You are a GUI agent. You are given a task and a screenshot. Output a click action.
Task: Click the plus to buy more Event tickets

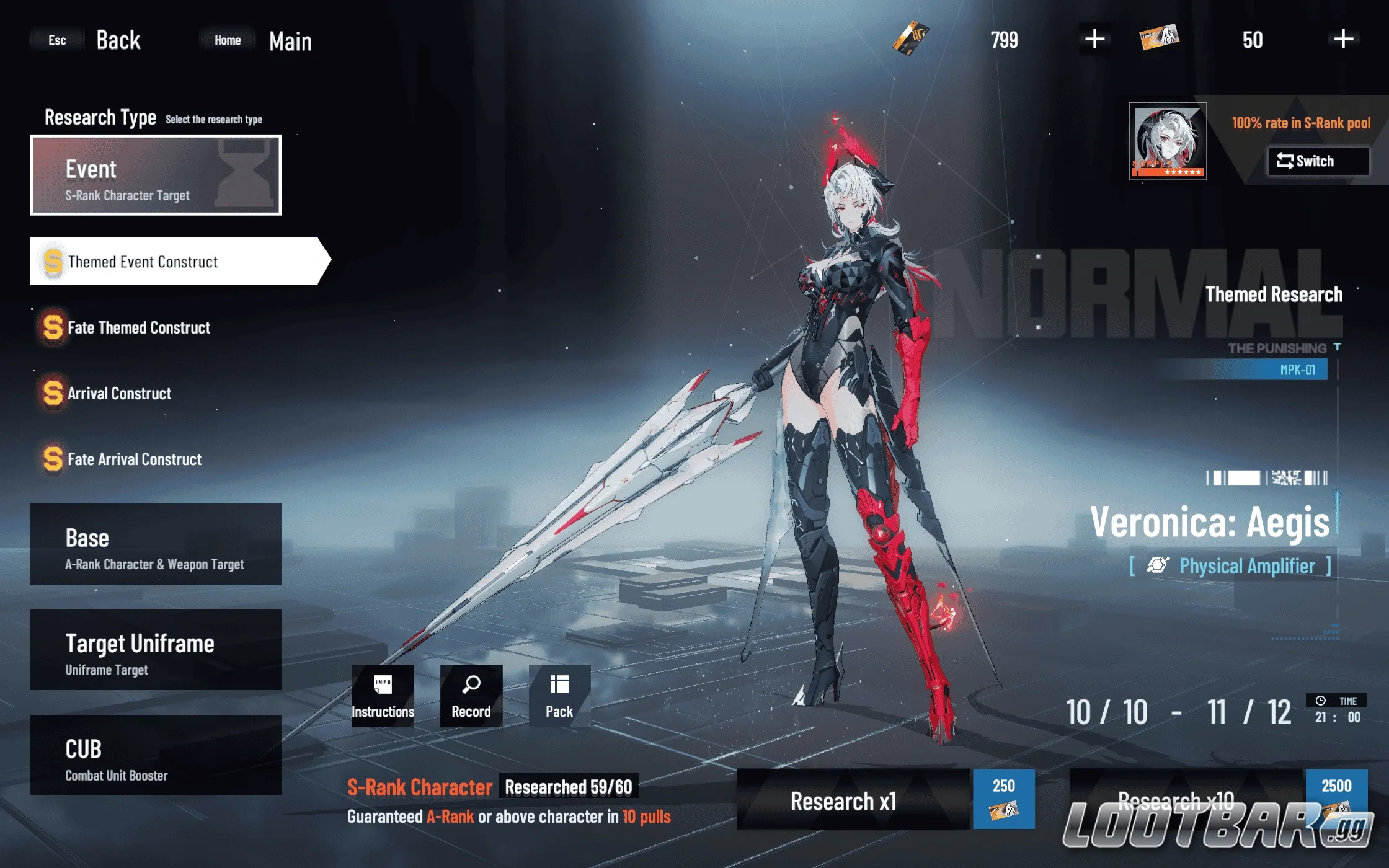pyautogui.click(x=1093, y=39)
